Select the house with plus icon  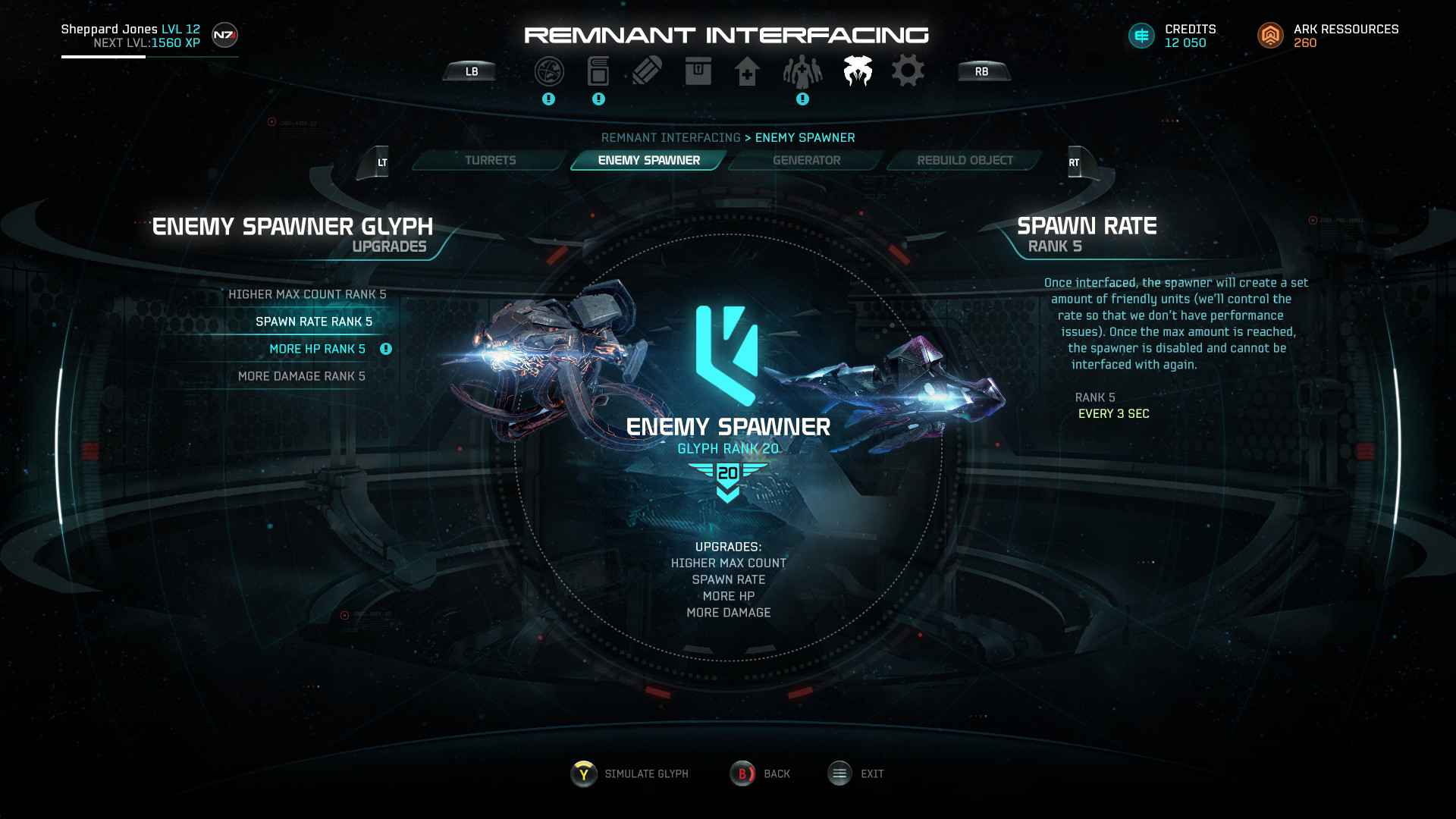coord(747,72)
